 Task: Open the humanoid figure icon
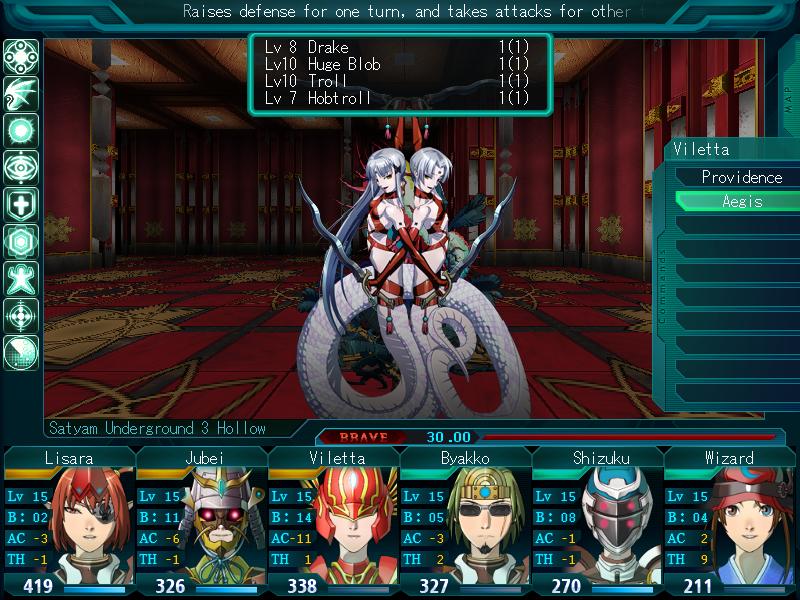pos(21,278)
